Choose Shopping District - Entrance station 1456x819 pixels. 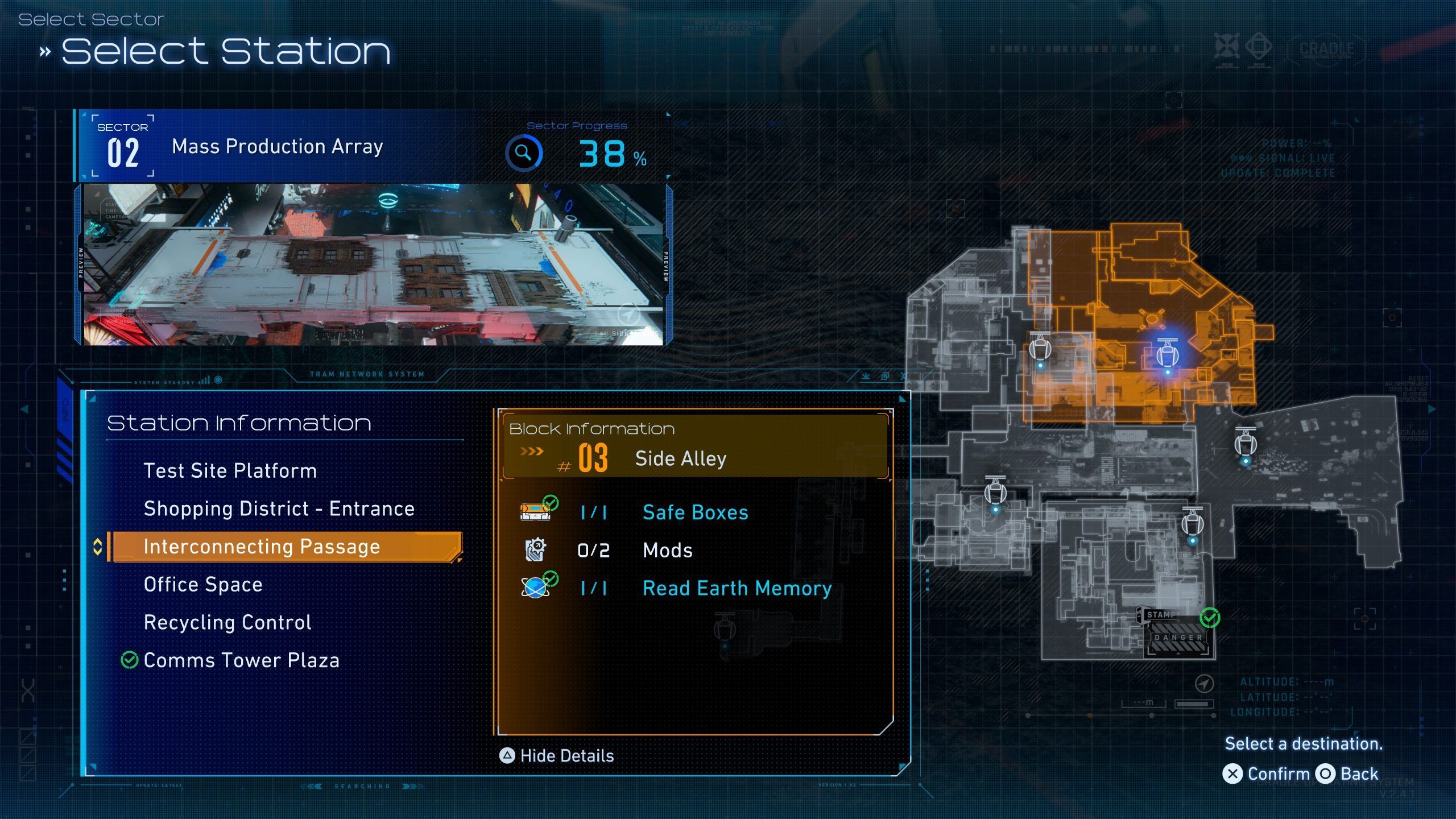[x=279, y=508]
